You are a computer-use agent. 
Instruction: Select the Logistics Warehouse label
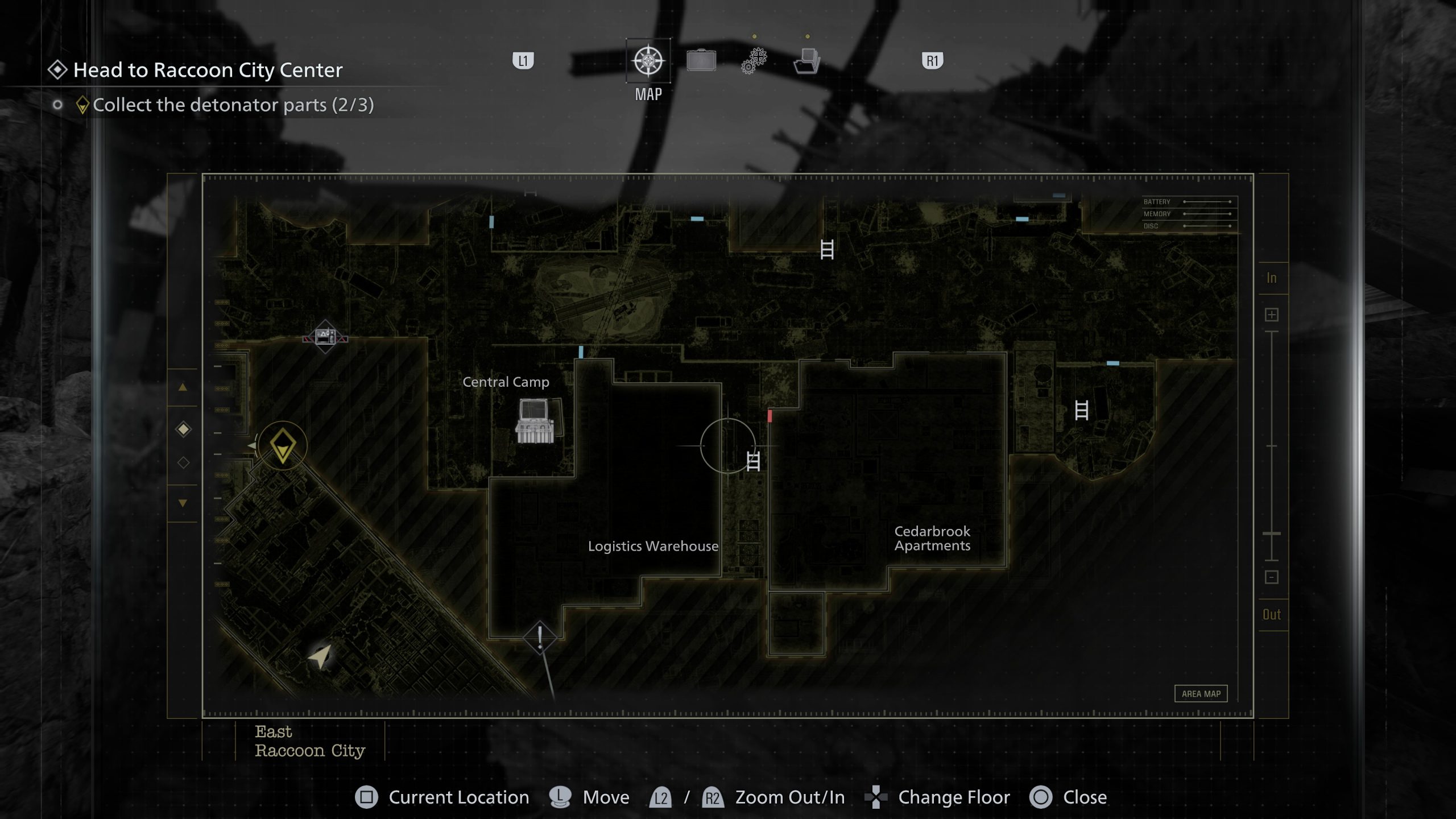tap(653, 546)
